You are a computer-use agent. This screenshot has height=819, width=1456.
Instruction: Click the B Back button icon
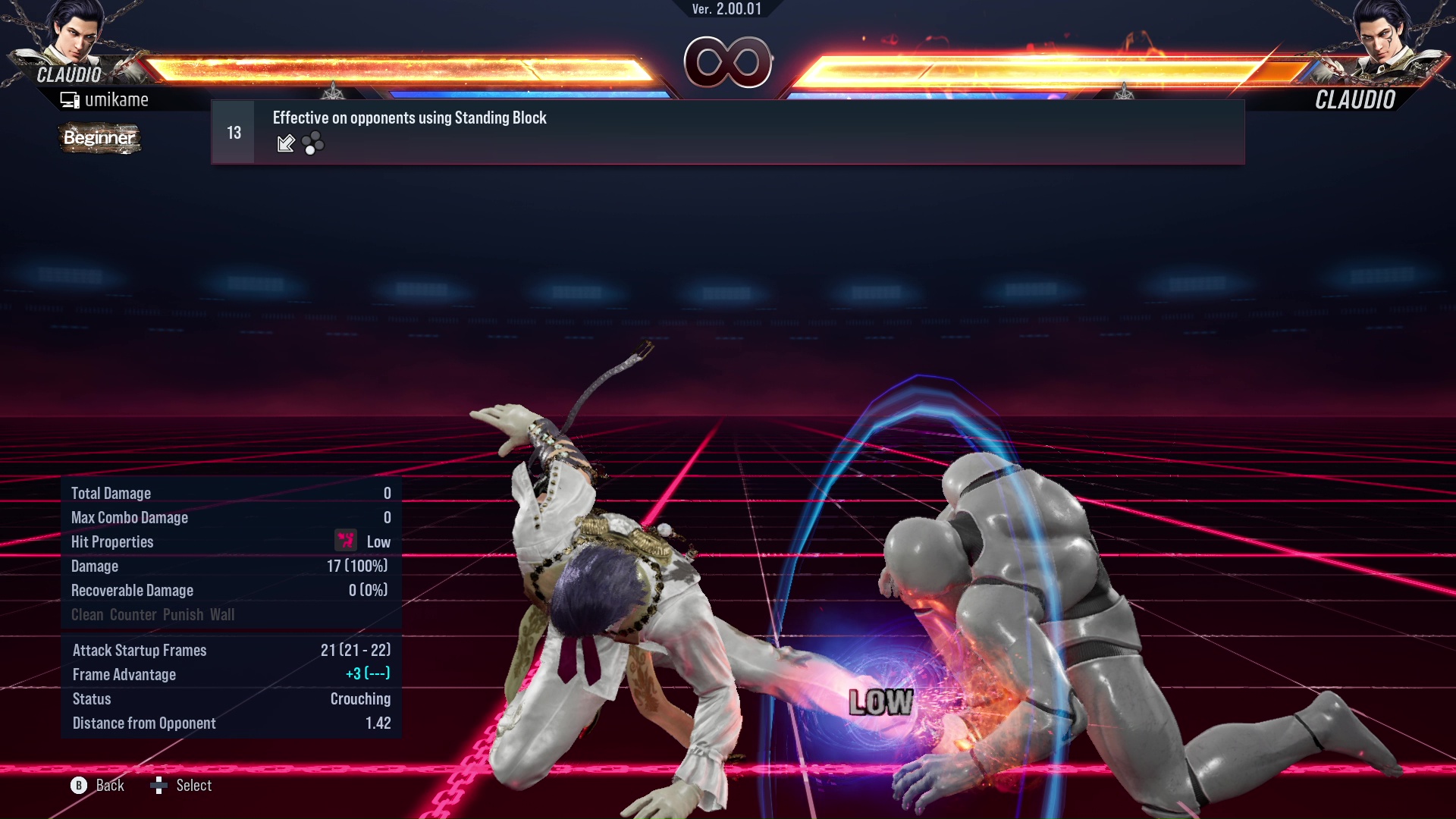[78, 785]
